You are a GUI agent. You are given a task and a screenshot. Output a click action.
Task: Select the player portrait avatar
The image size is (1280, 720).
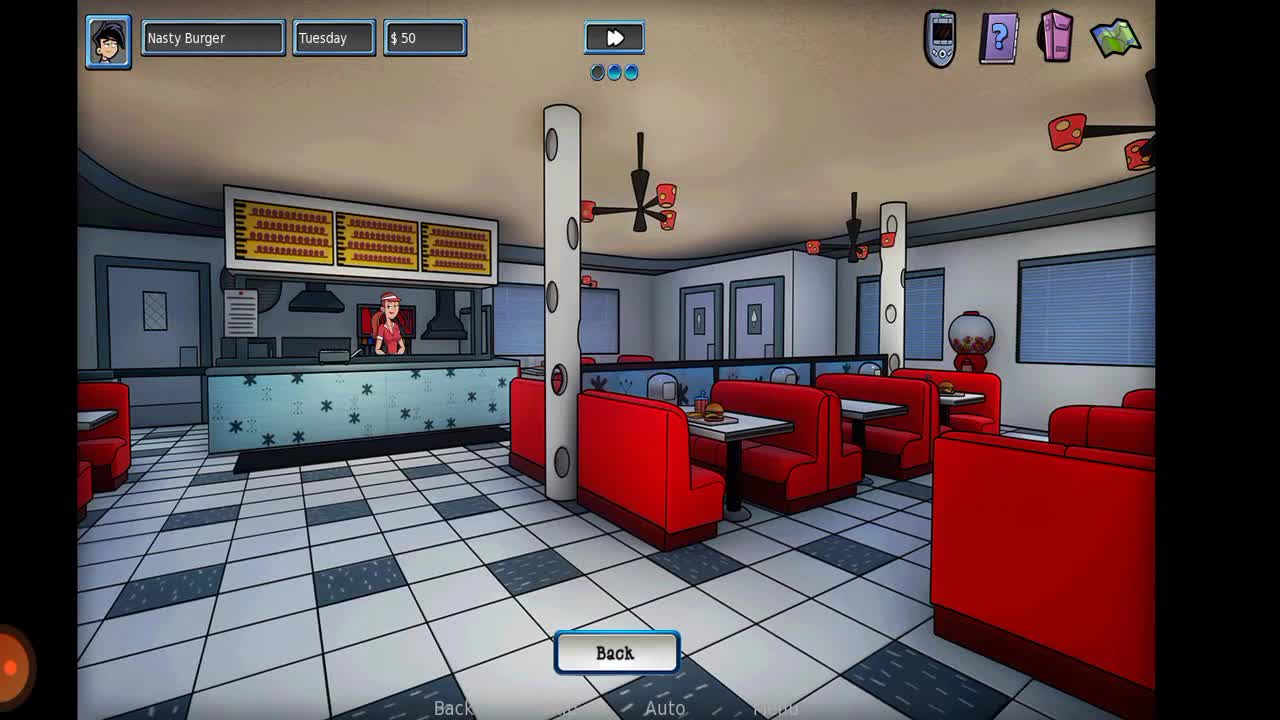point(108,42)
